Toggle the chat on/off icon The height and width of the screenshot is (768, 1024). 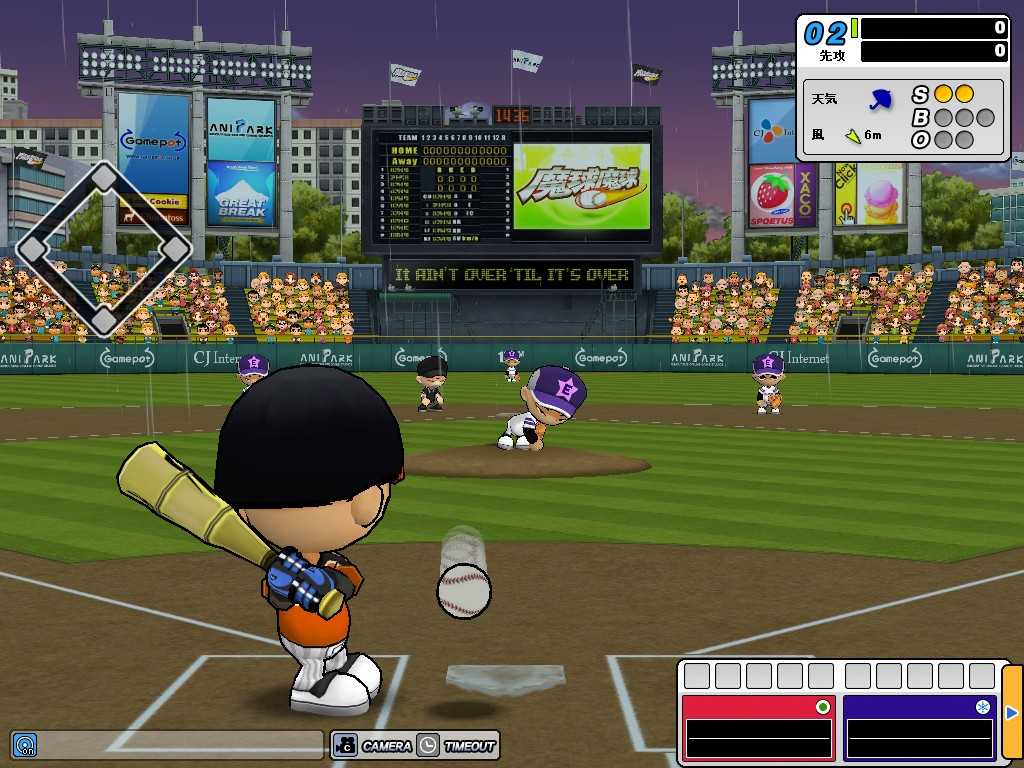24,745
